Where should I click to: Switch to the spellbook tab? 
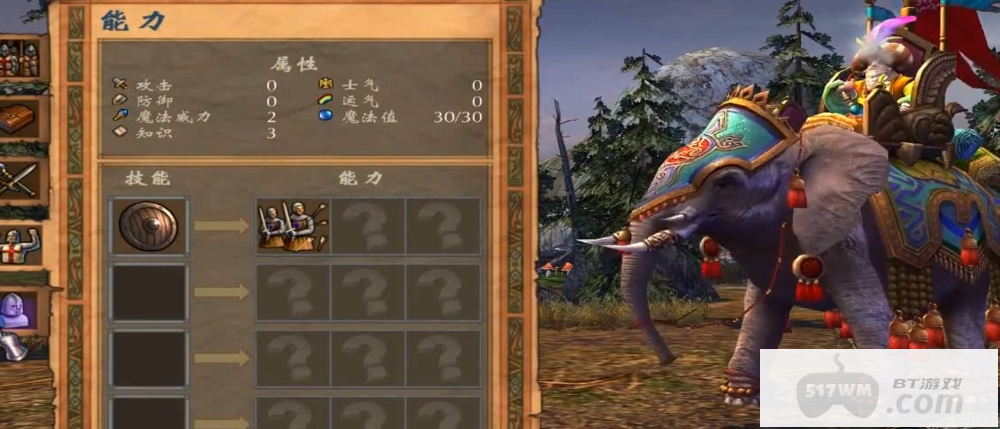[x=20, y=119]
